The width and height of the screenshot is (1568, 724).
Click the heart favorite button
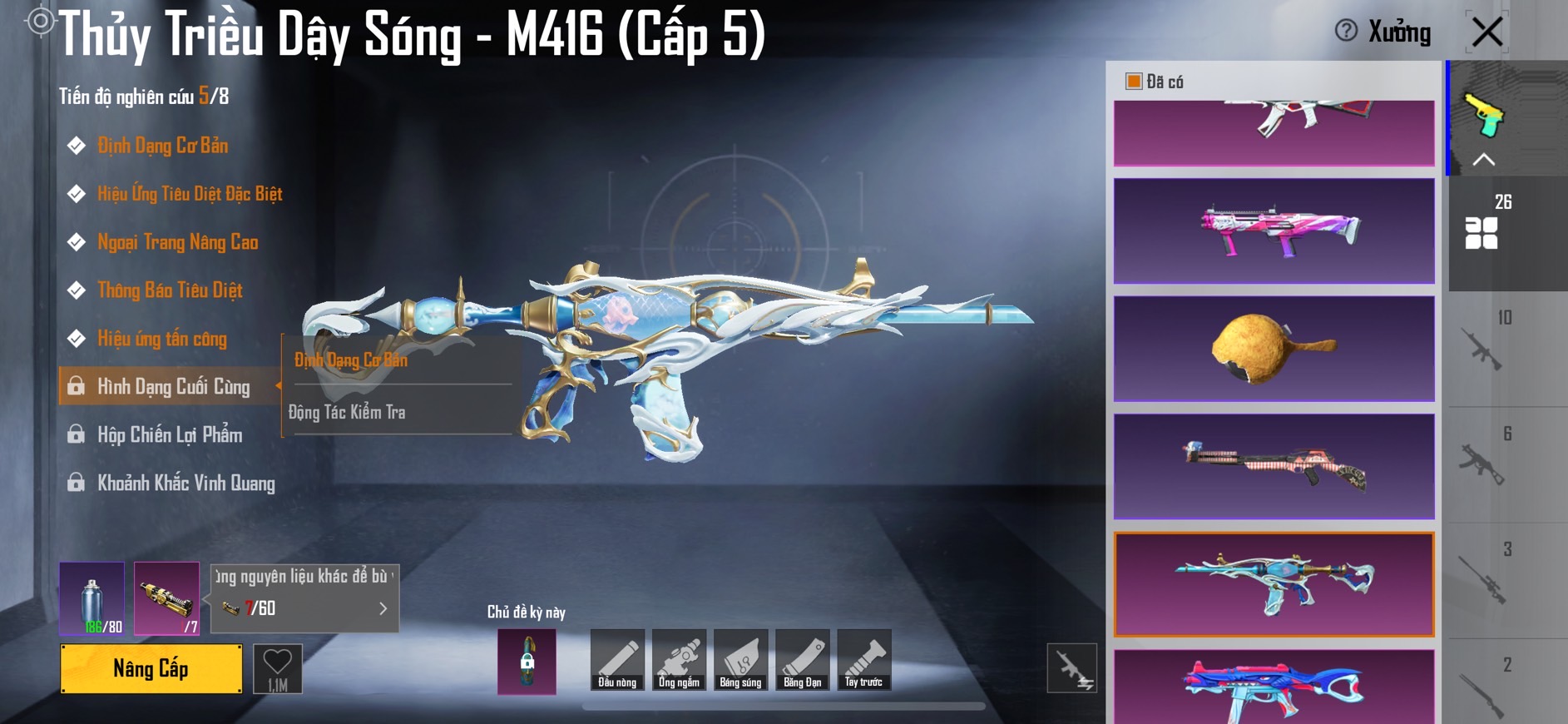277,668
